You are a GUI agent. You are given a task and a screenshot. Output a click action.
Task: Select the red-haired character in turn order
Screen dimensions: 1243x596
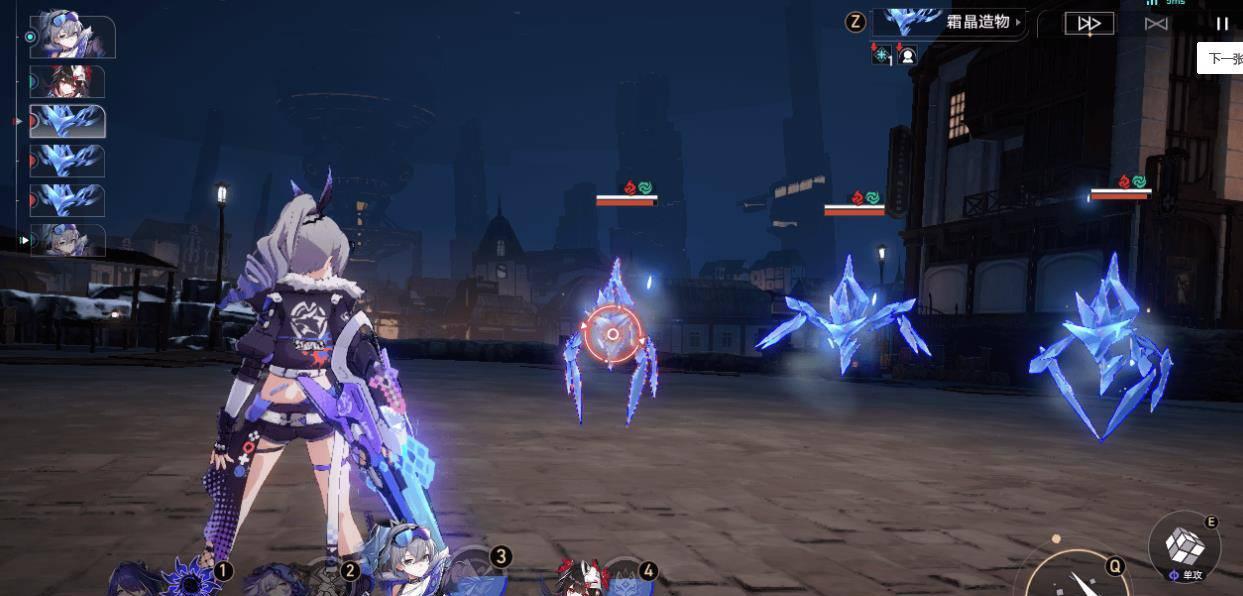(x=67, y=81)
